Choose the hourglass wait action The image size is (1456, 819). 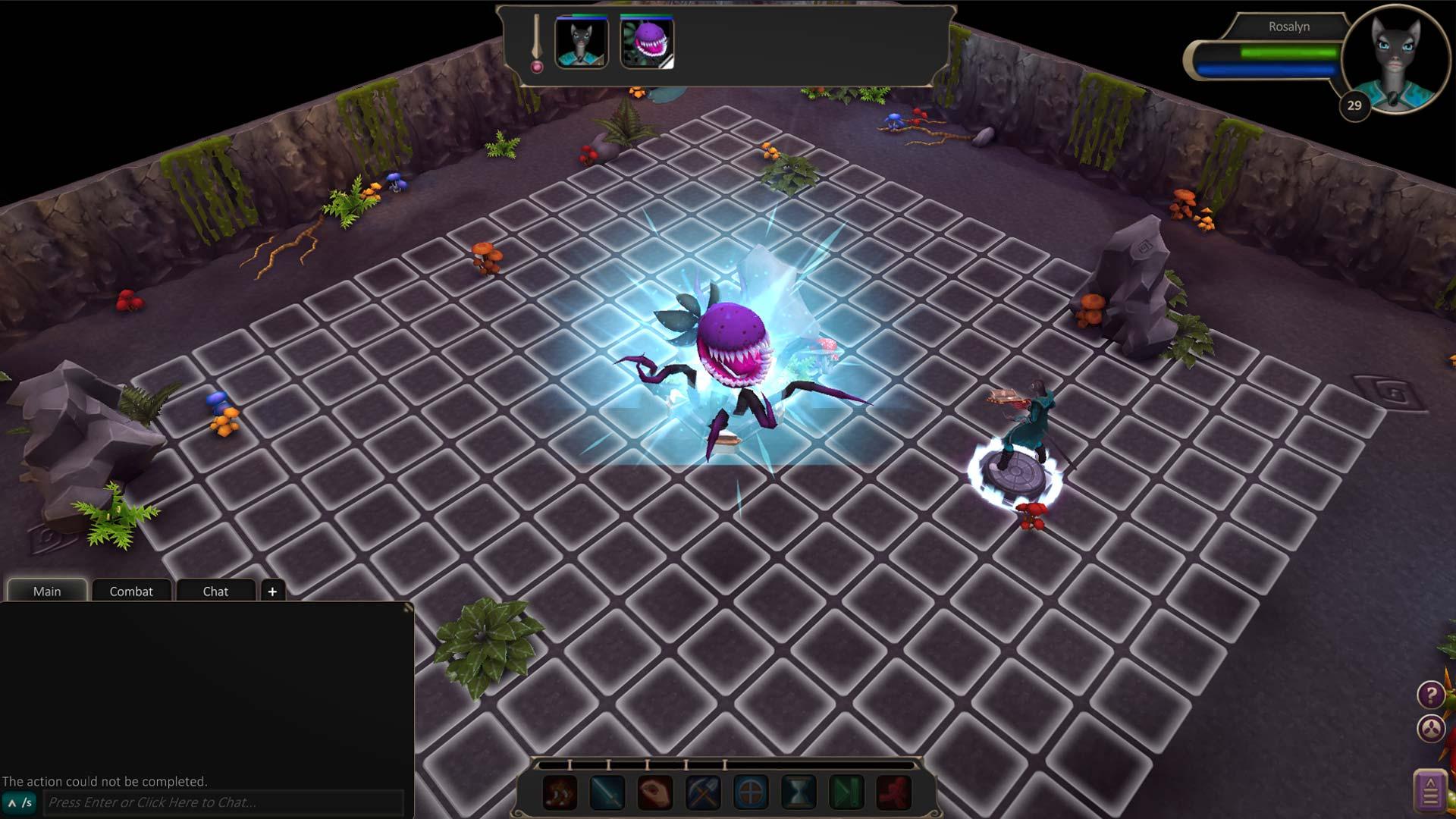(799, 793)
